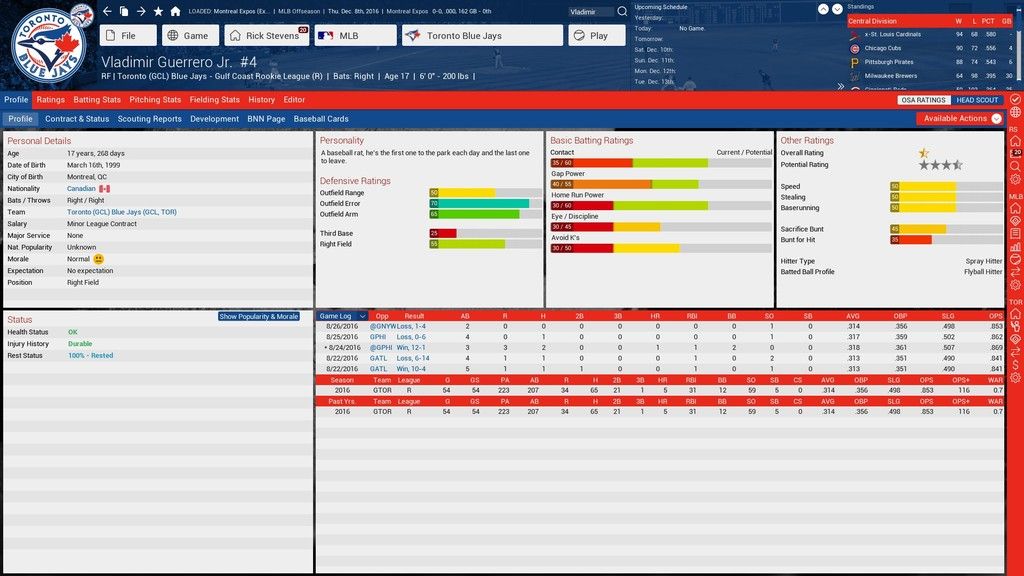Open the Toronto Blue Jays team menu

tap(482, 36)
